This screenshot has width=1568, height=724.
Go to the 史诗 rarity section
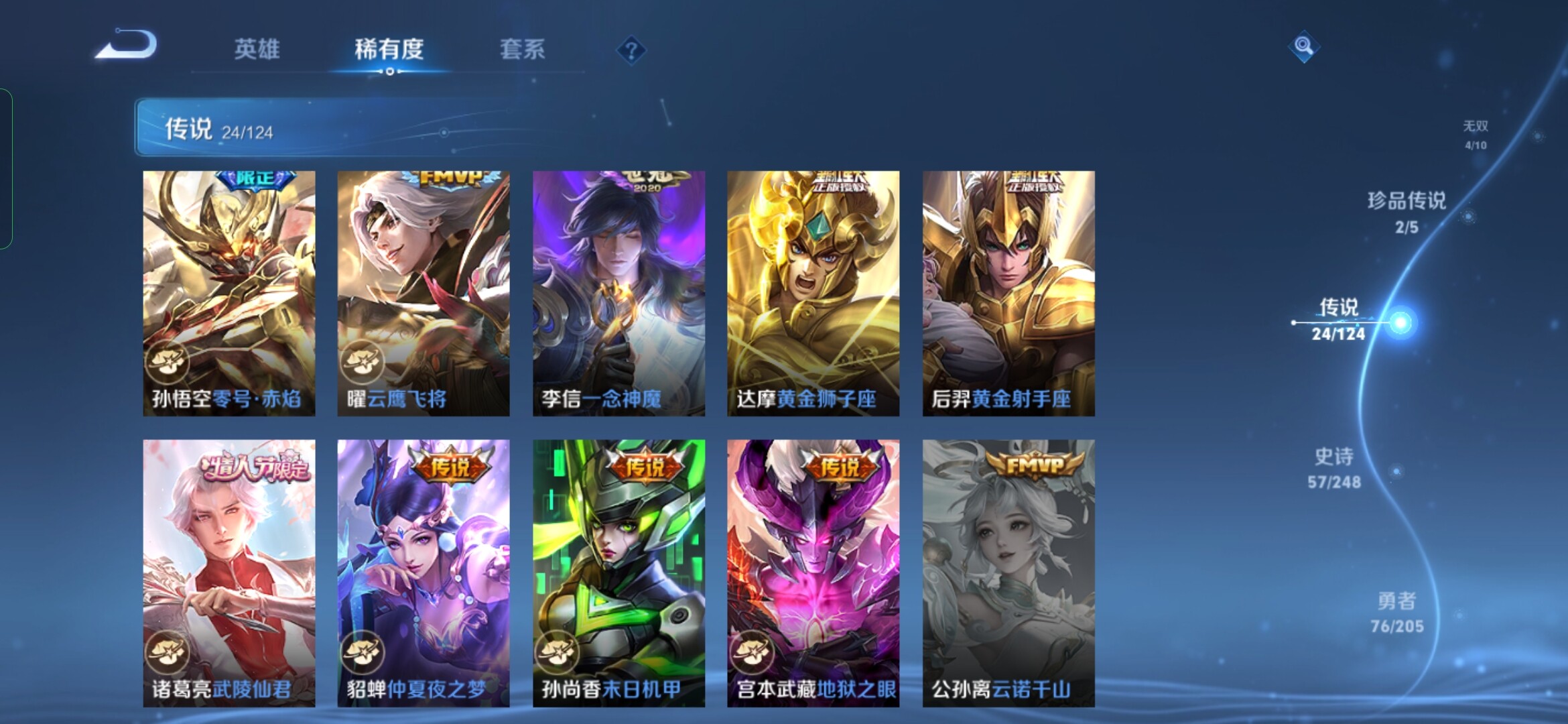pyautogui.click(x=1334, y=468)
